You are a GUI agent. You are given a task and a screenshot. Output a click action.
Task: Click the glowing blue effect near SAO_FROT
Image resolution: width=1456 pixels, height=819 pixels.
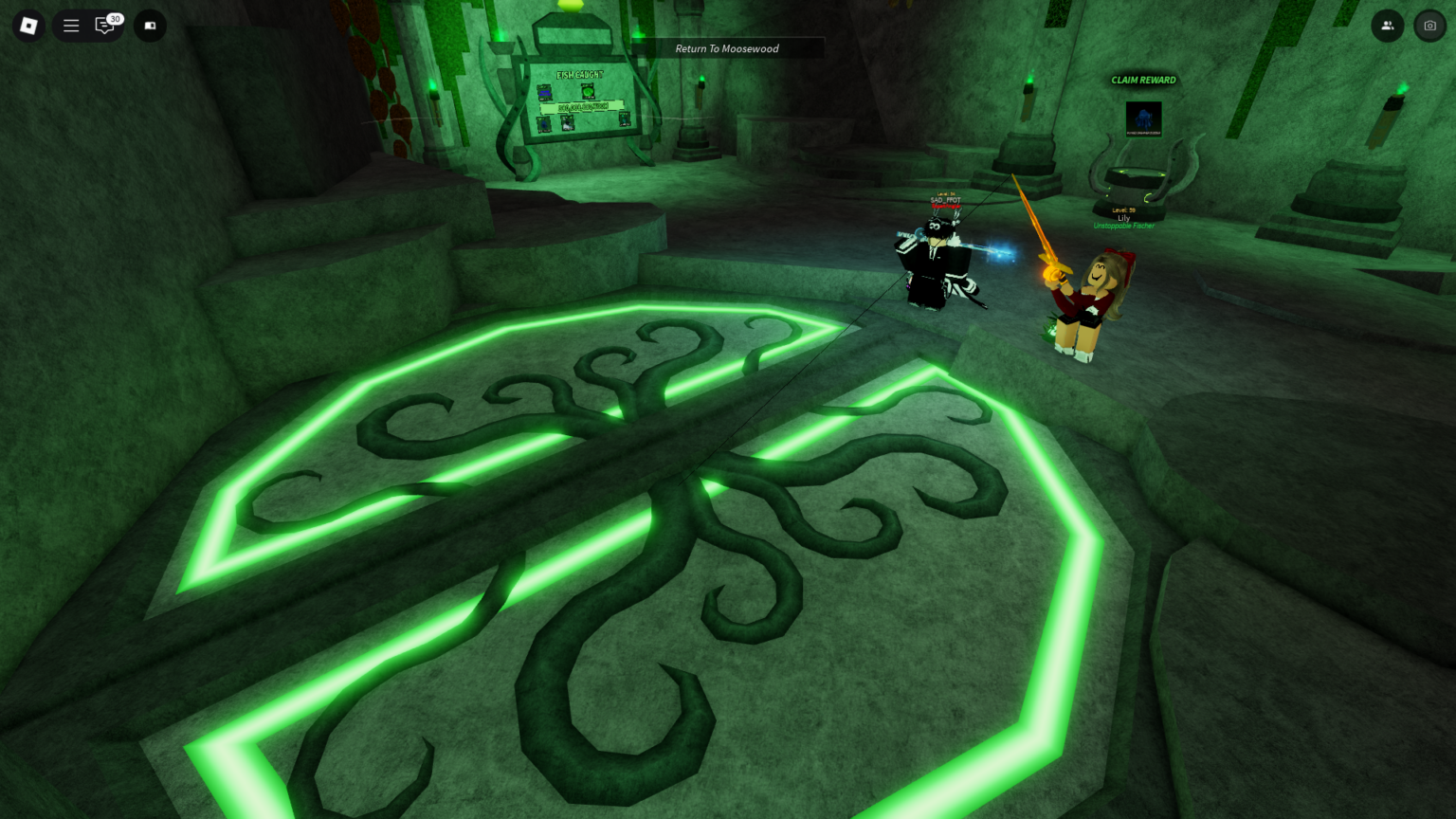[1001, 253]
